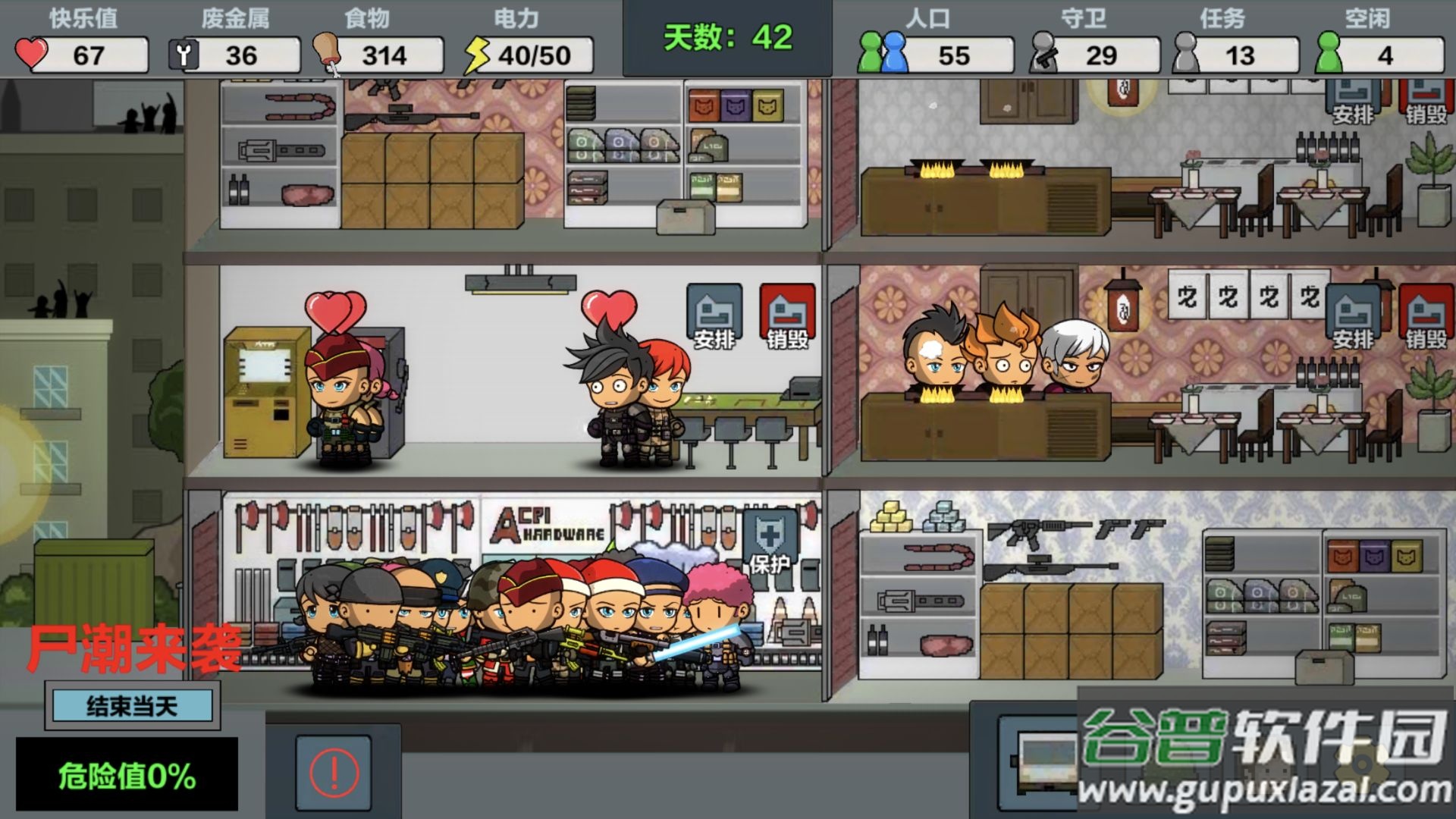Image resolution: width=1456 pixels, height=819 pixels.
Task: Click the drumstick food icon next to 食物
Action: [x=326, y=52]
